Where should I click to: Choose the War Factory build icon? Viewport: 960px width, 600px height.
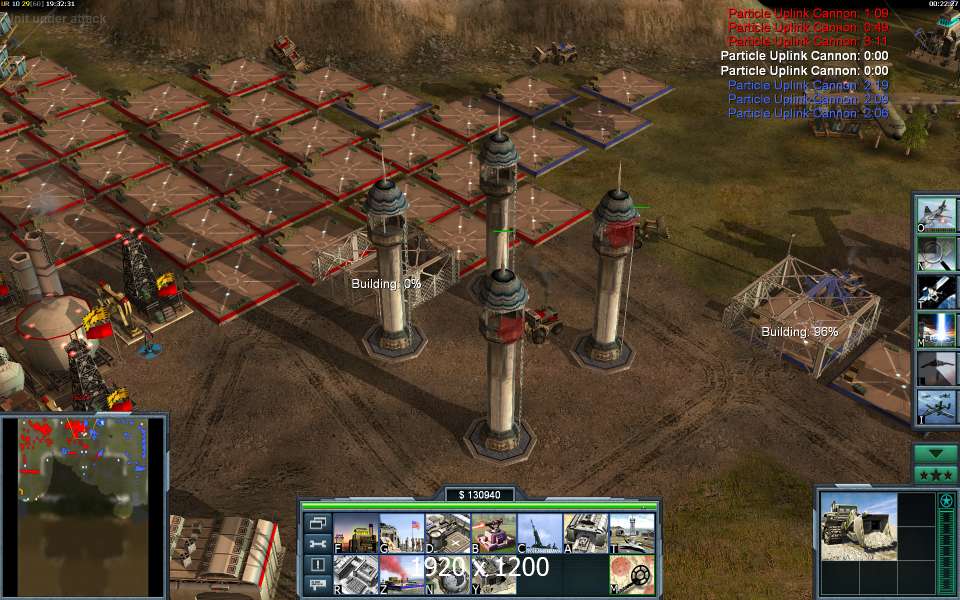pyautogui.click(x=586, y=533)
